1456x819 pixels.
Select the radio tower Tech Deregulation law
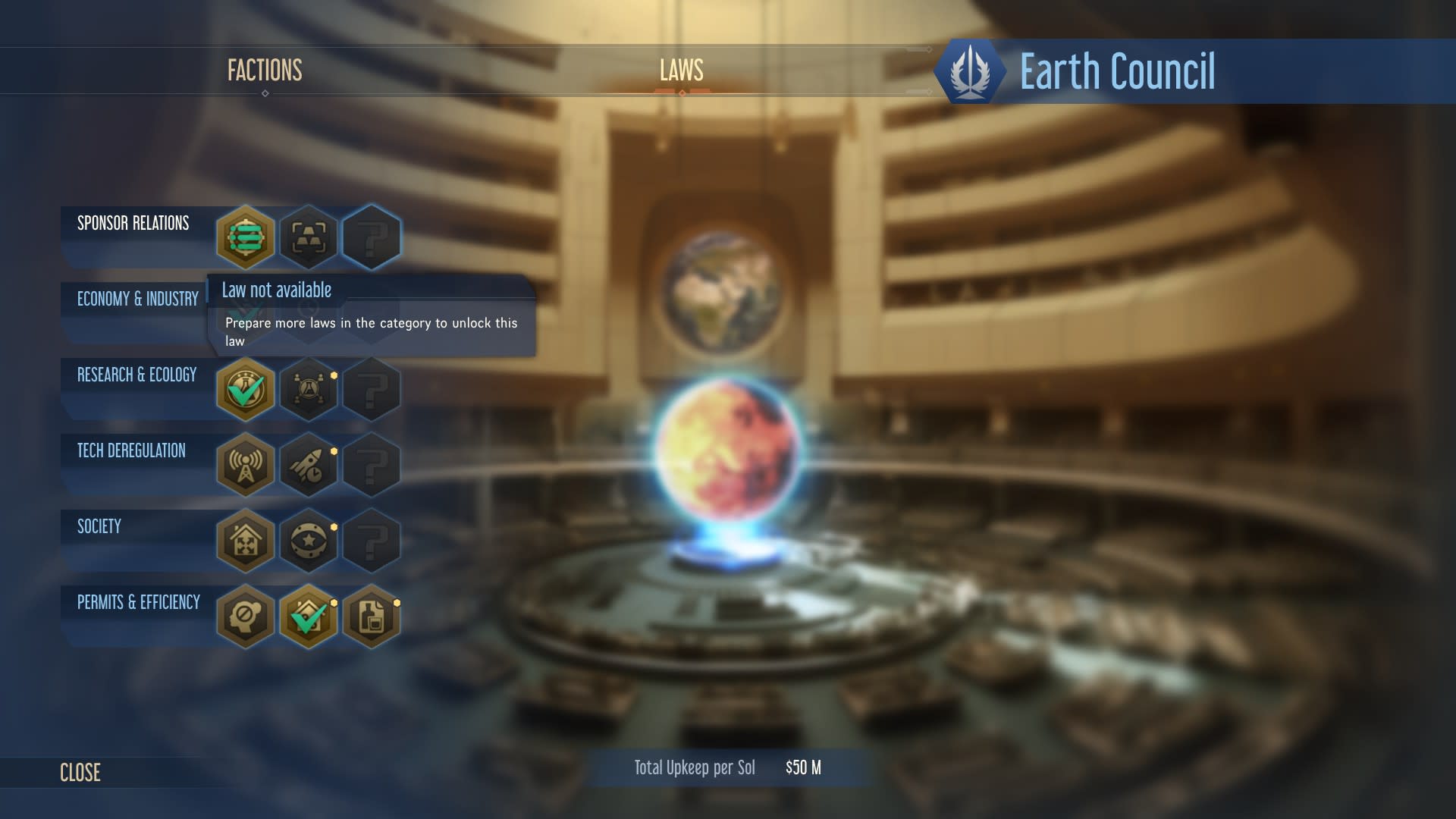coord(245,465)
